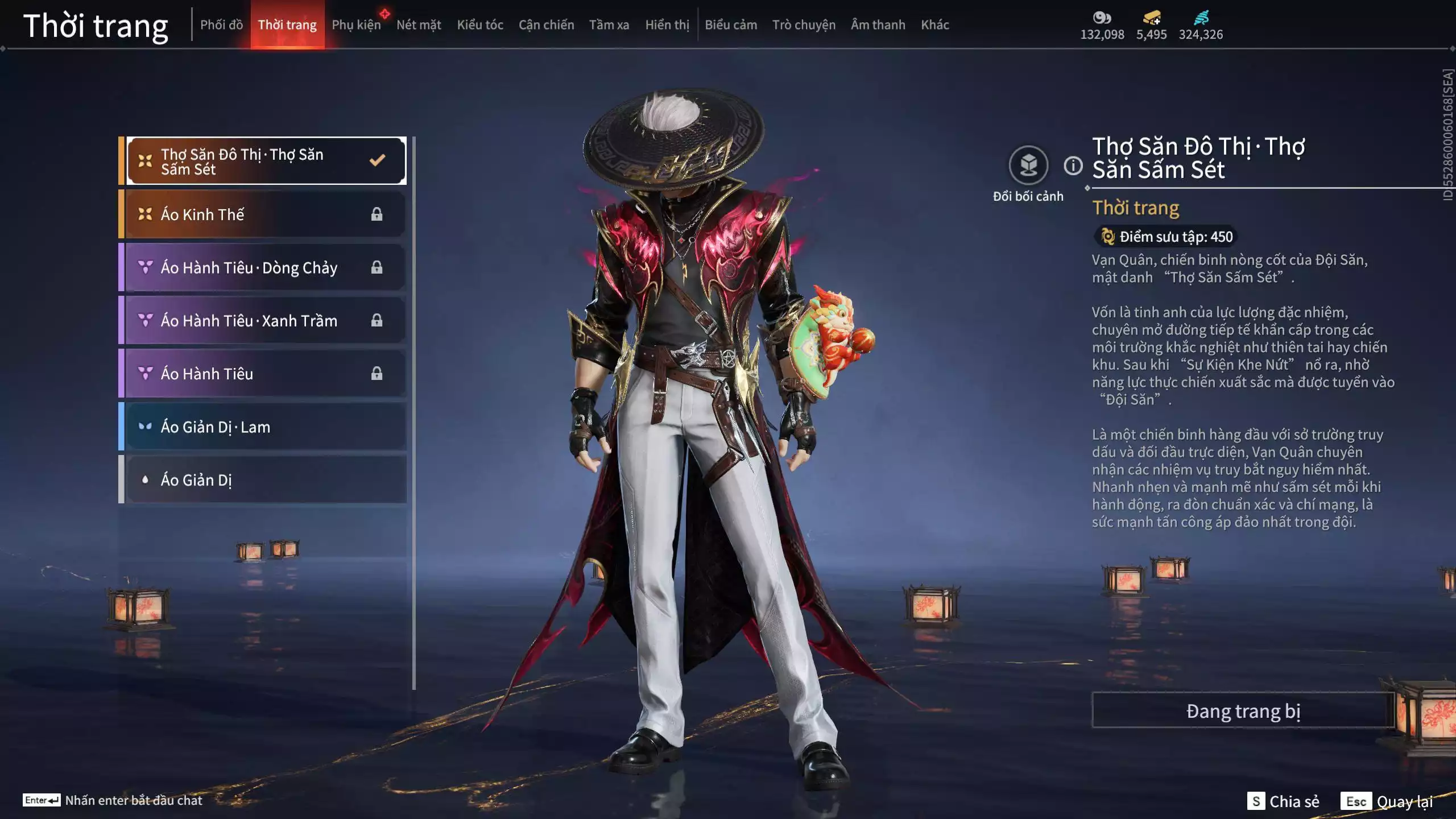Switch to the Tầm xa tab
The width and height of the screenshot is (1456, 819).
pyautogui.click(x=609, y=25)
